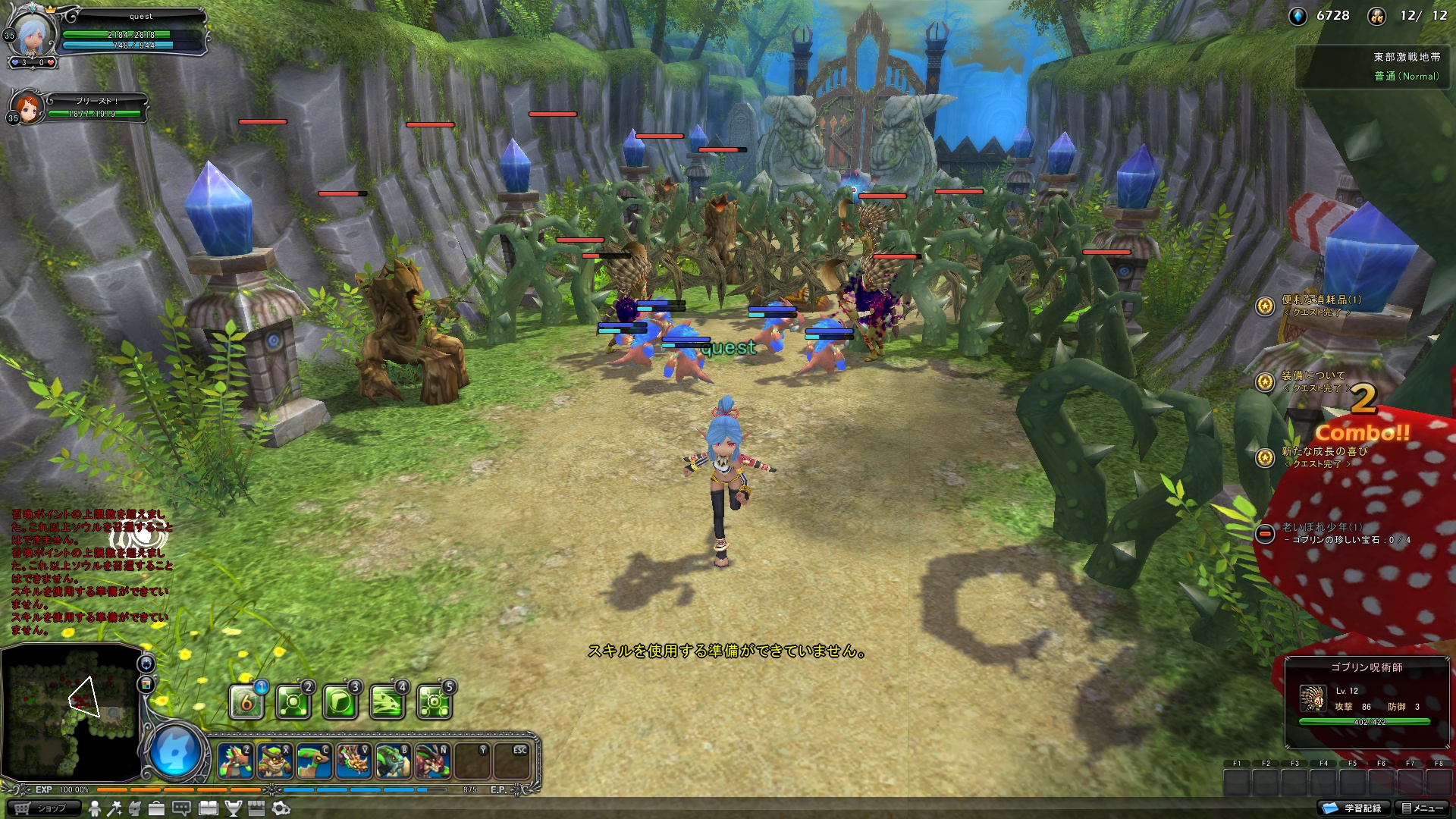This screenshot has width=1456, height=819.
Task: Open the briefcase inventory icon
Action: [156, 808]
